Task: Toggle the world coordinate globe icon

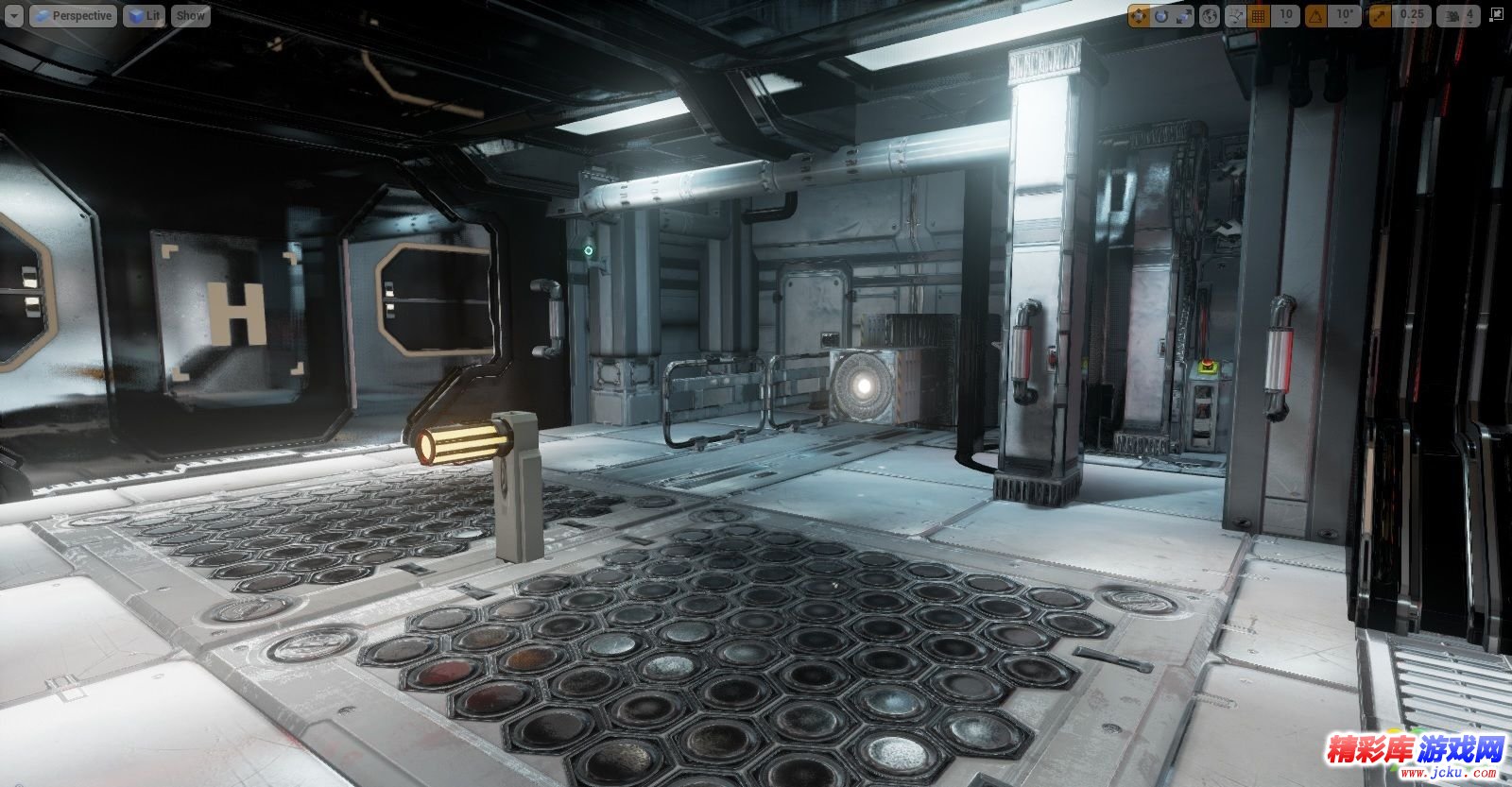Action: 1210,16
